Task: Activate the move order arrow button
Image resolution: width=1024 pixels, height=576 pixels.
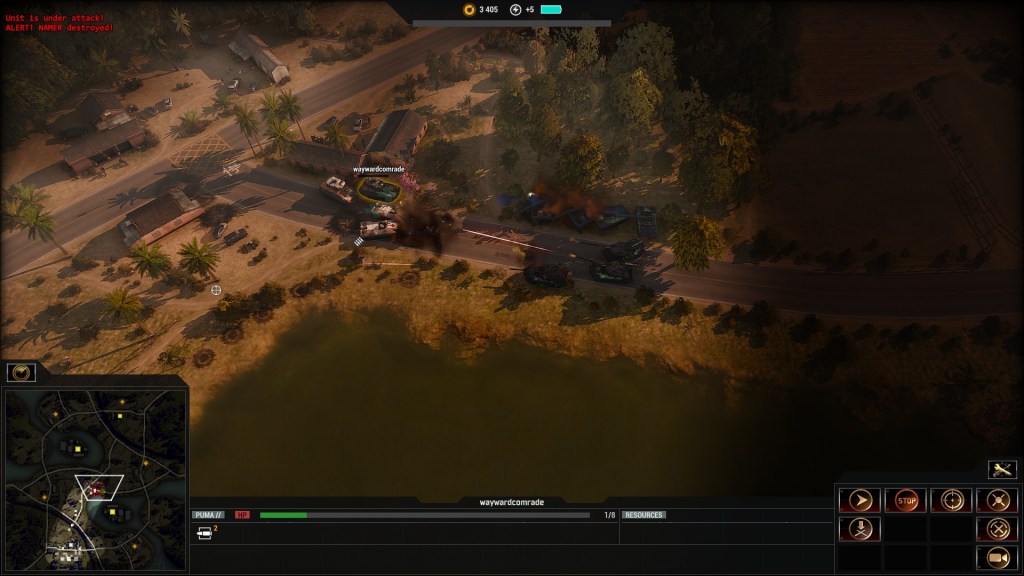Action: point(859,500)
